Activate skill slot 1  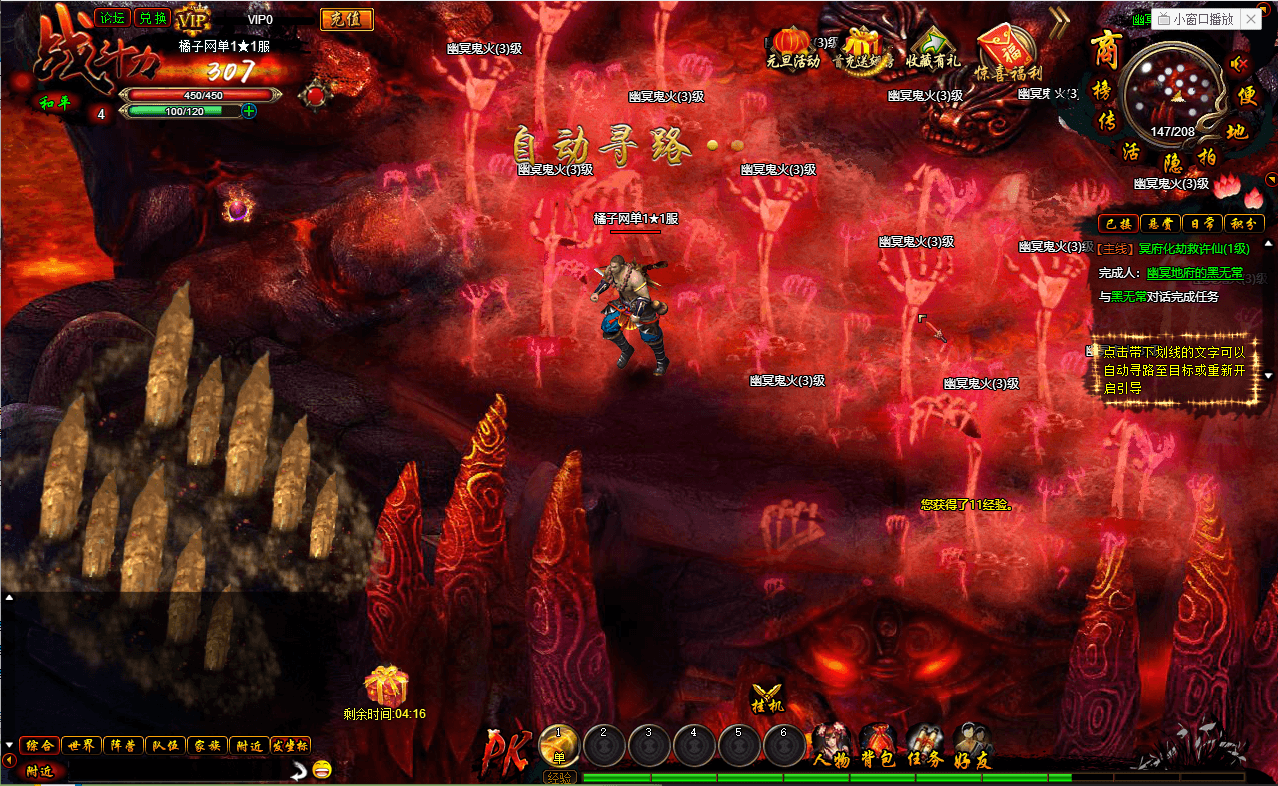559,745
